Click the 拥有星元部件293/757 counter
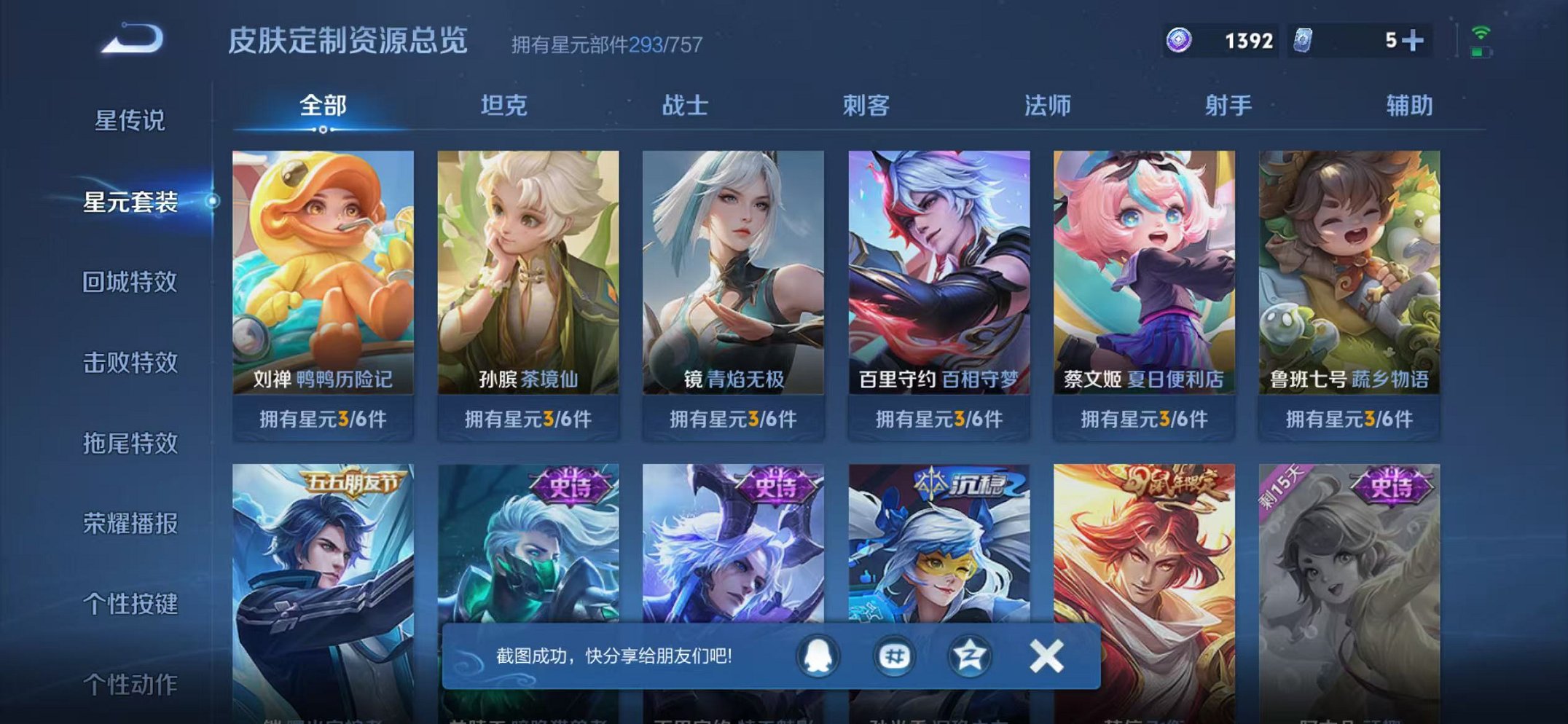The height and width of the screenshot is (724, 1568). (x=605, y=45)
